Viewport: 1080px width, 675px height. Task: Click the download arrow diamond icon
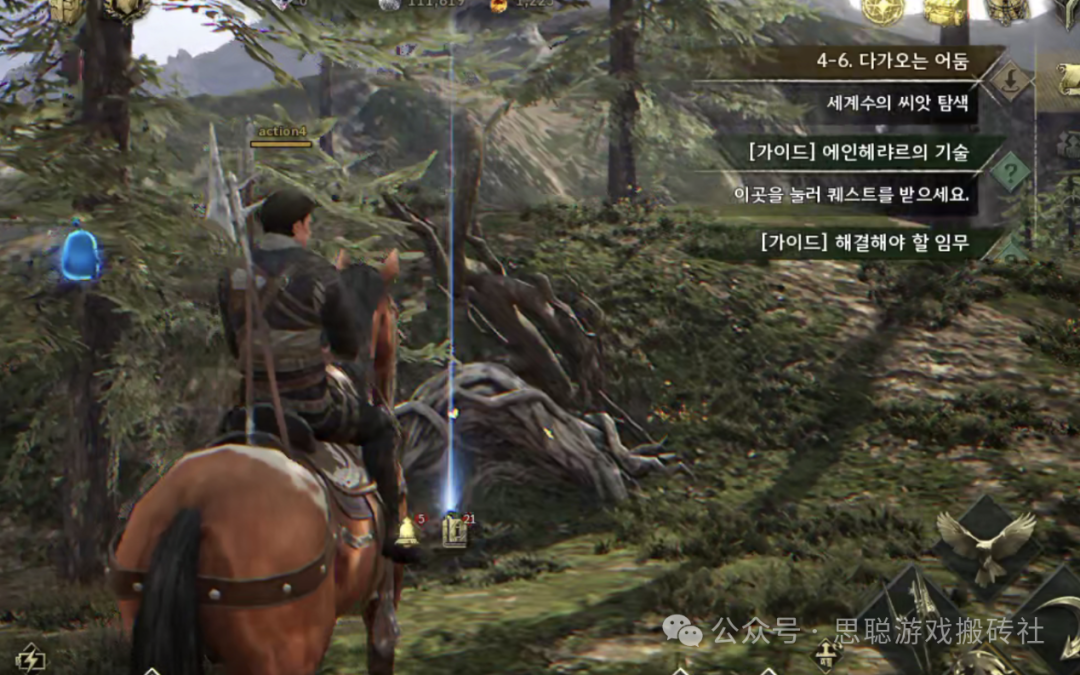[x=1011, y=80]
